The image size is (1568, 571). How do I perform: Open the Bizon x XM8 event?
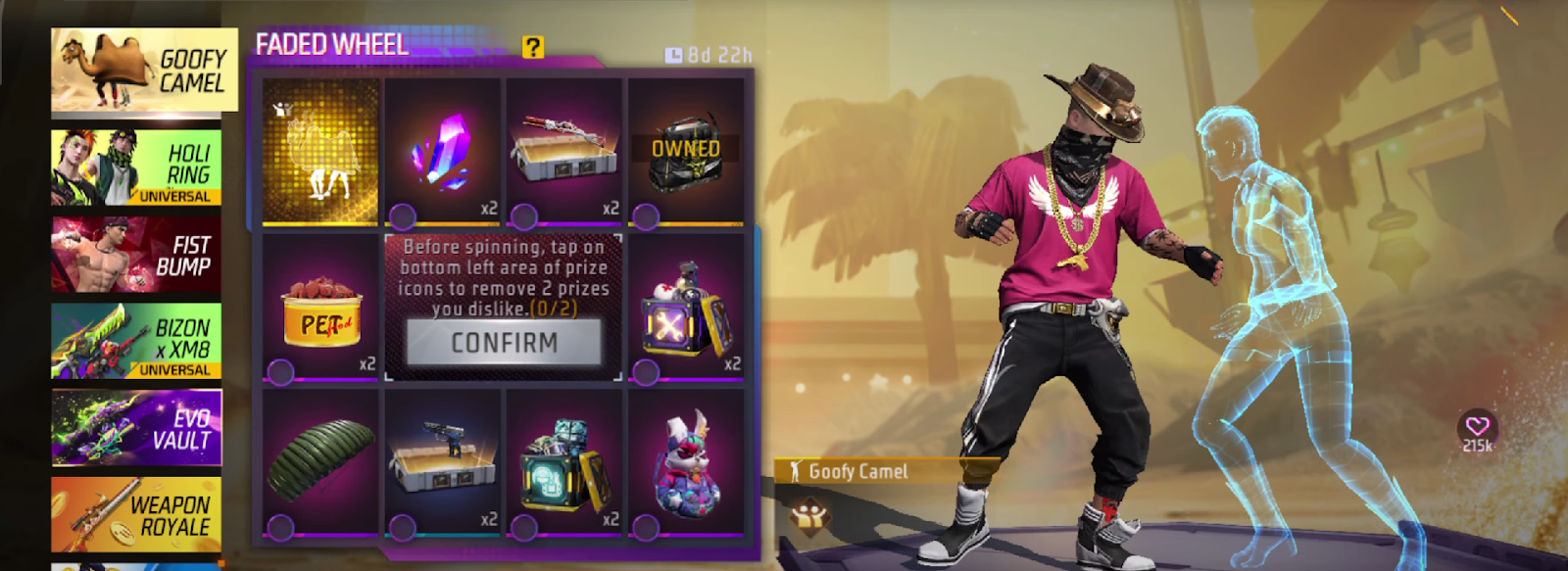[136, 341]
